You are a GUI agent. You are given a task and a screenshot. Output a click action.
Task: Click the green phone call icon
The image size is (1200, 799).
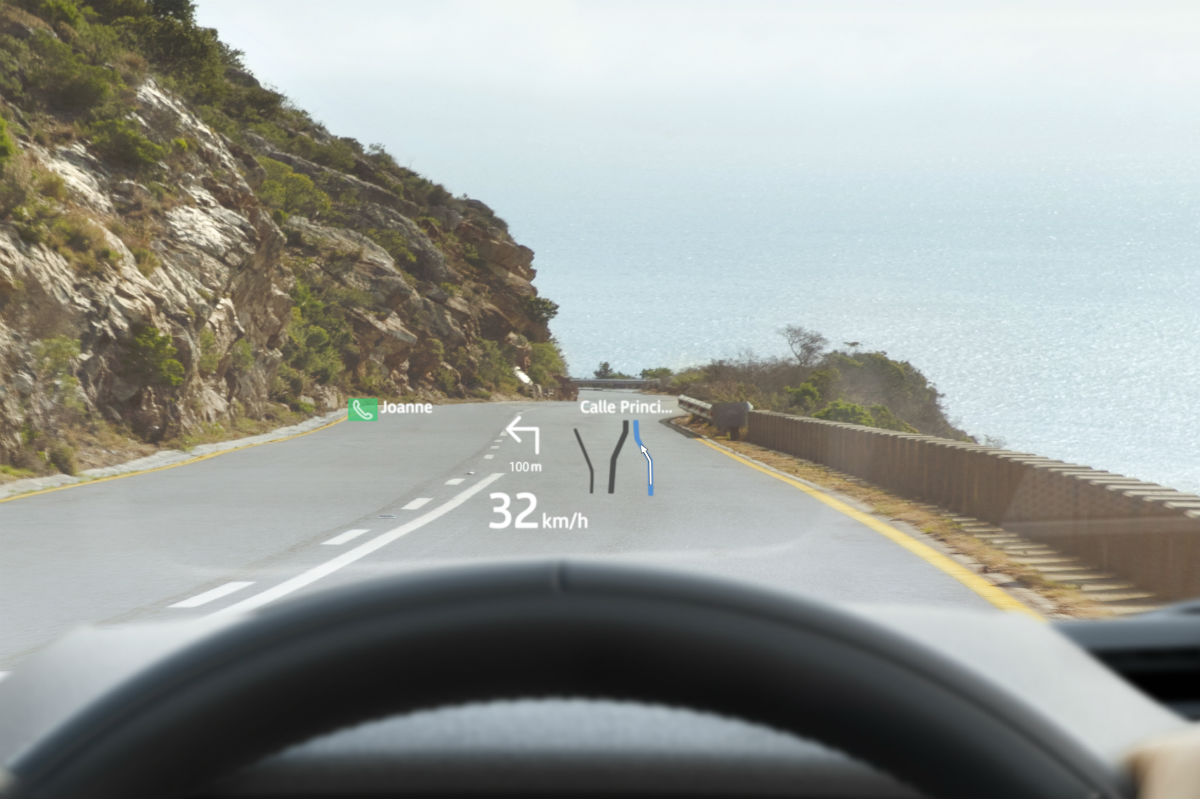click(362, 409)
